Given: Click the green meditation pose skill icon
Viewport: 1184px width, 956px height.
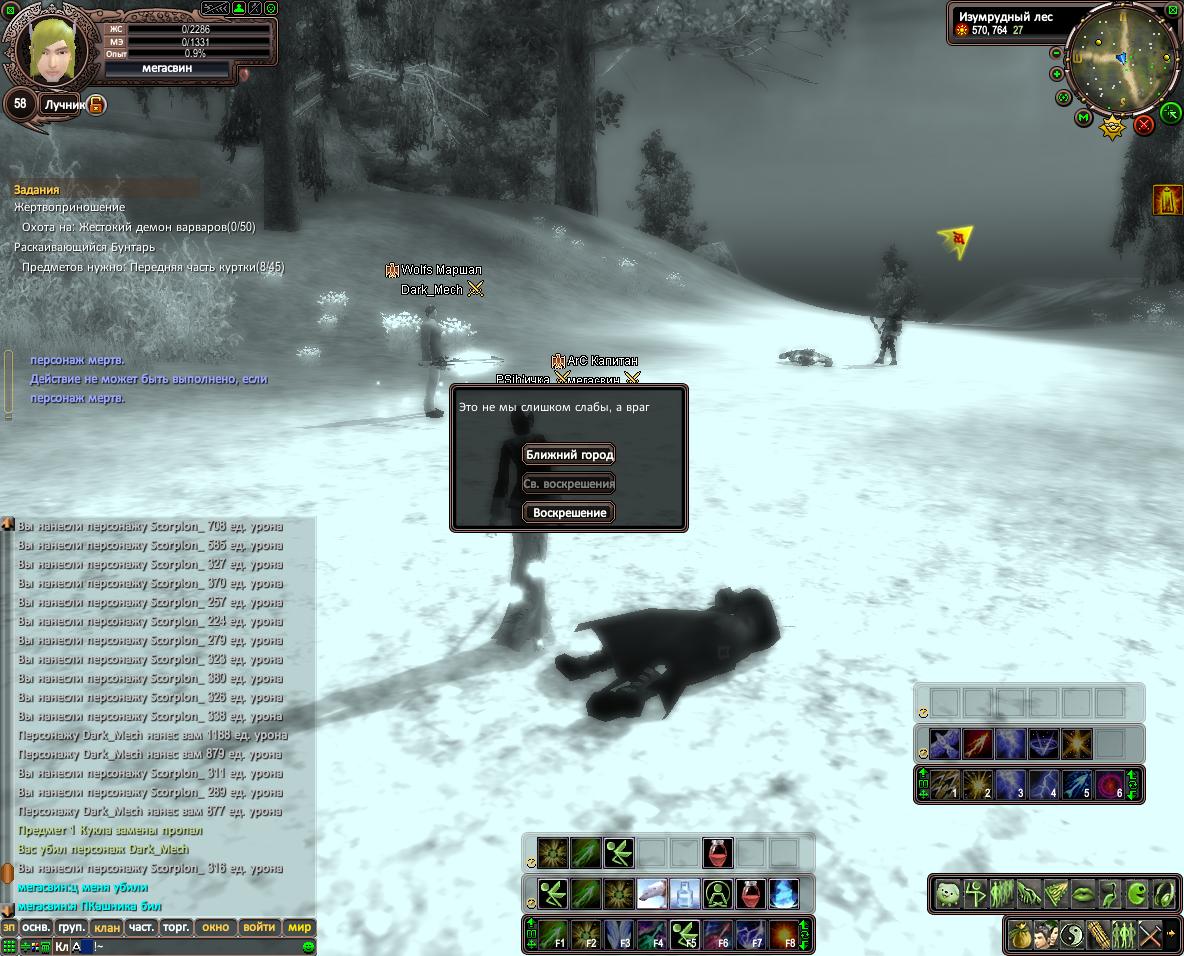Looking at the screenshot, I should pos(717,893).
